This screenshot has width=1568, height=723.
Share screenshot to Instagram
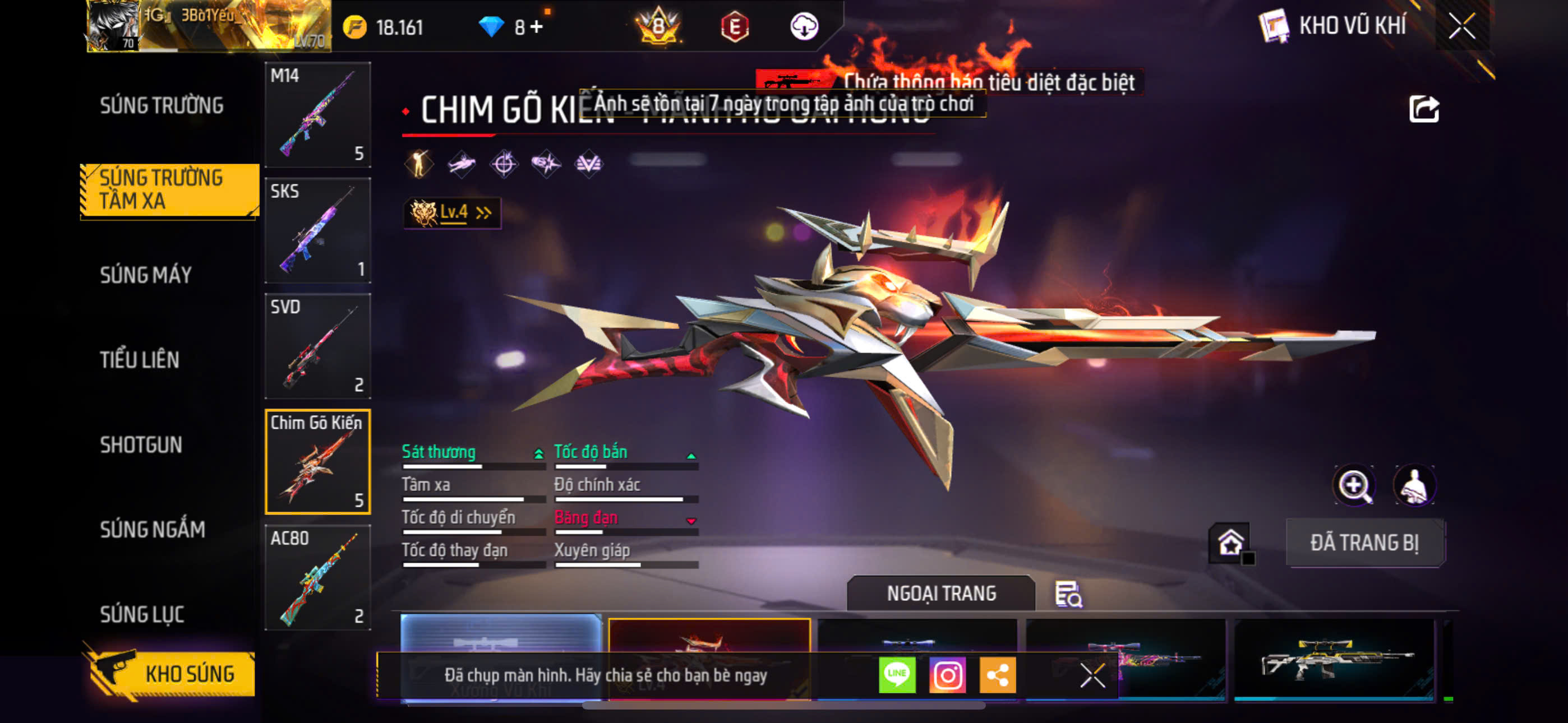click(947, 675)
